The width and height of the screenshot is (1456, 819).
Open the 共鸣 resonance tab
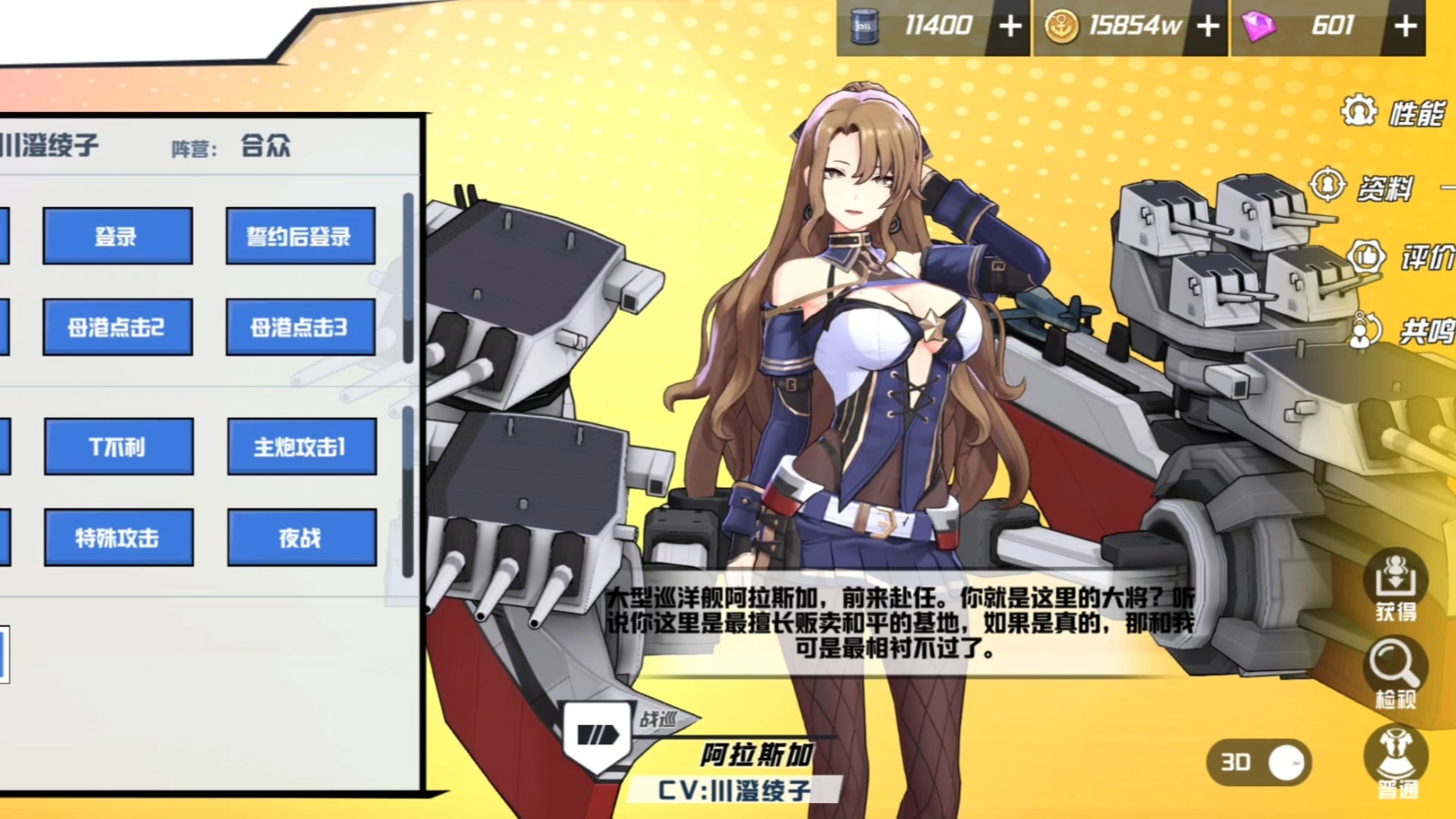coord(1402,331)
